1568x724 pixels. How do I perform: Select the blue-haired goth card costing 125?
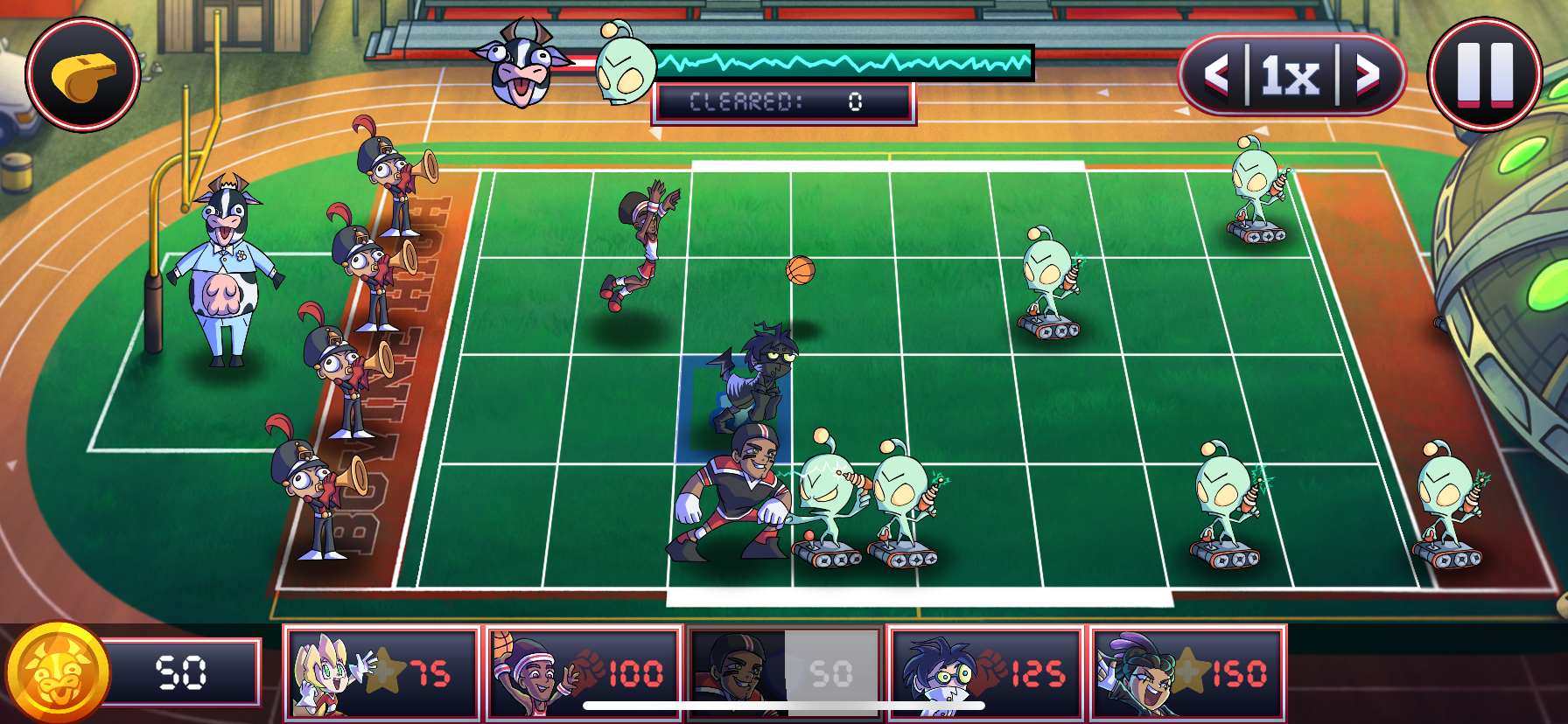click(986, 672)
